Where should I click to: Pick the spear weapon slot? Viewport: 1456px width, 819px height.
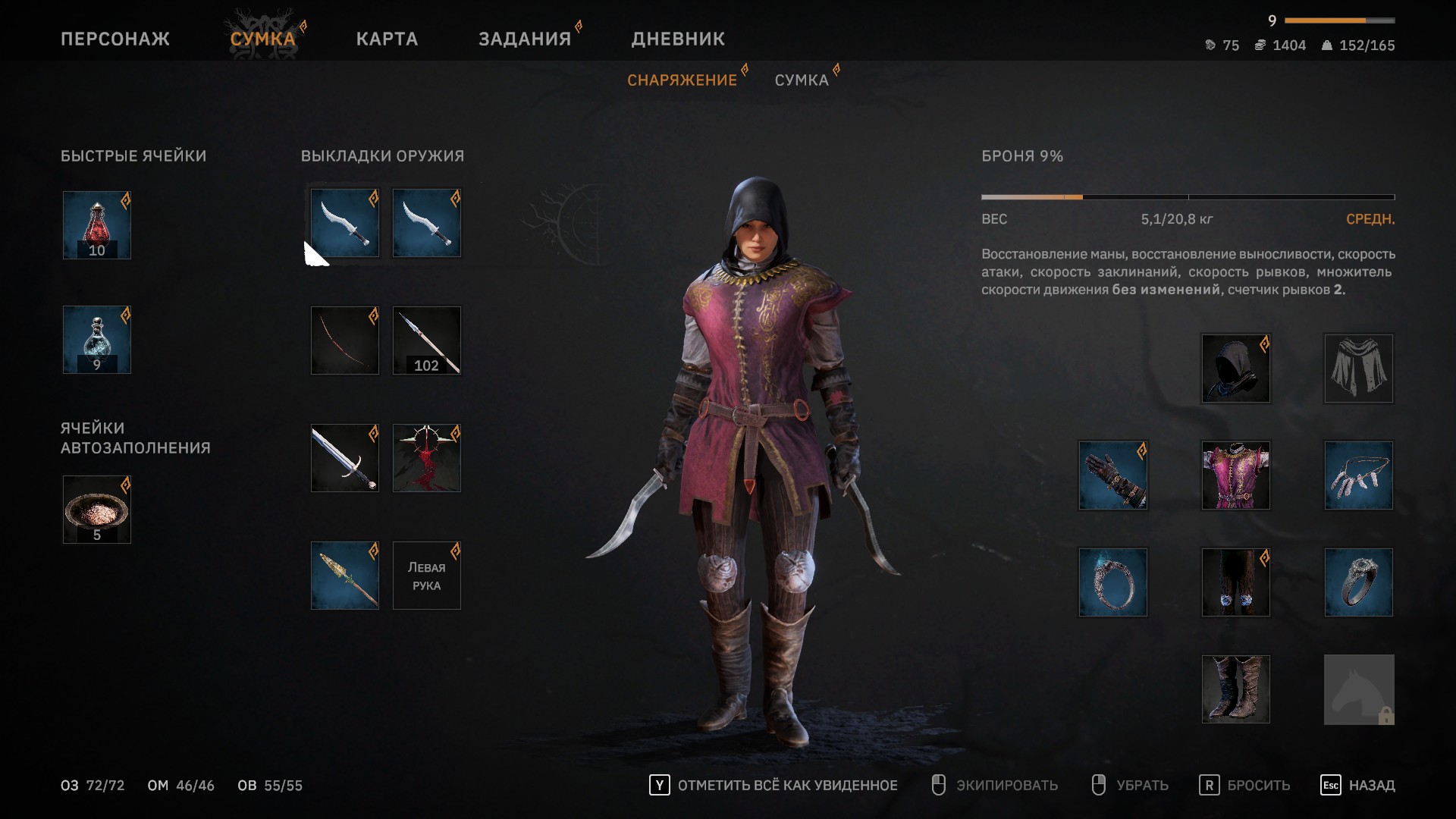[x=345, y=576]
